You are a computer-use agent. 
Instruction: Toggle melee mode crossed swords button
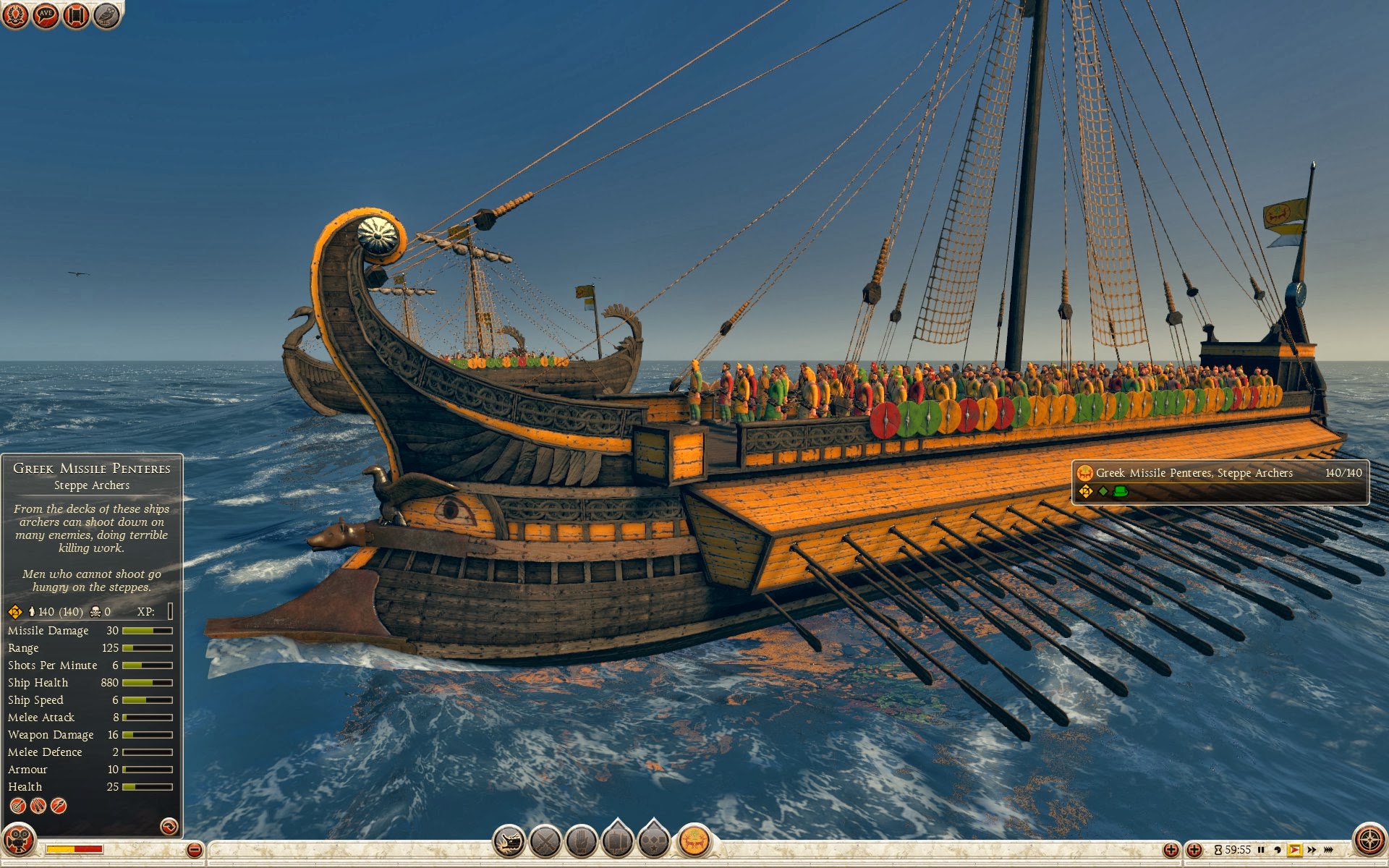coord(545,842)
